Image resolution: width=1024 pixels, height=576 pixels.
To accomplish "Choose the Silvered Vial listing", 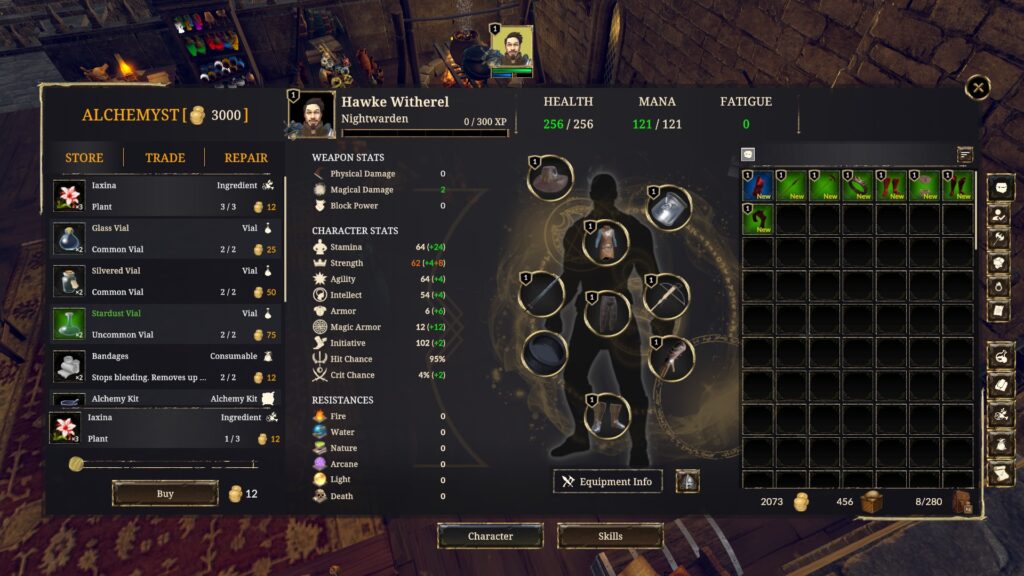I will (x=166, y=281).
